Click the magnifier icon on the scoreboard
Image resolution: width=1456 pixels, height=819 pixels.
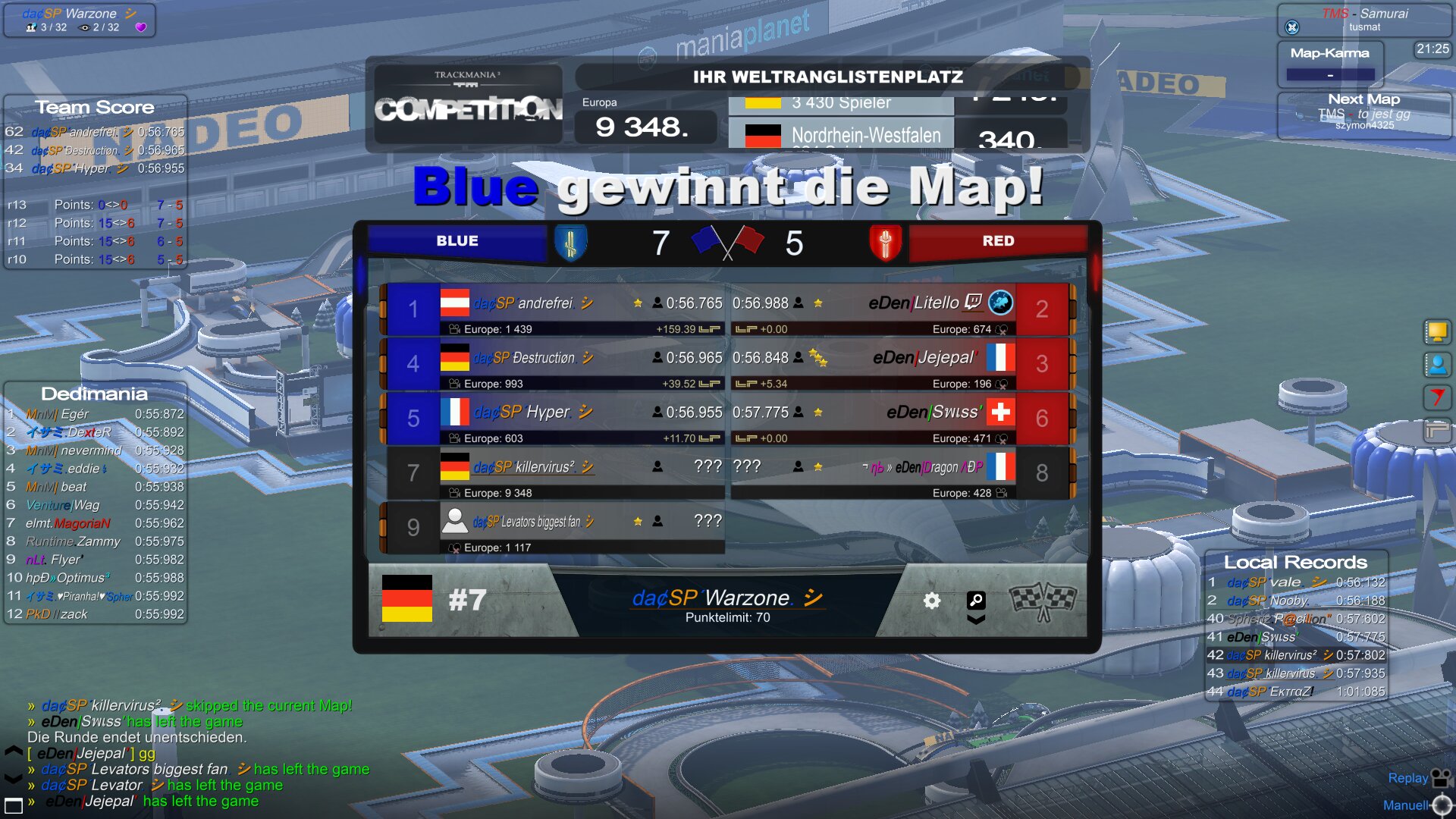976,601
